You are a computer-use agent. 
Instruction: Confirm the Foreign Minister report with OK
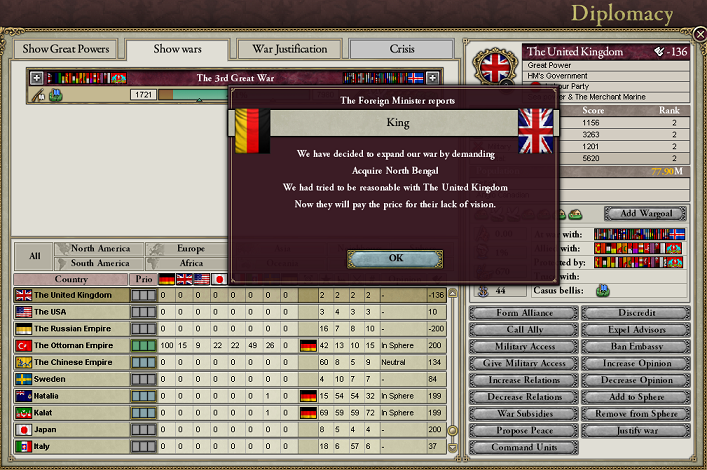coord(394,258)
